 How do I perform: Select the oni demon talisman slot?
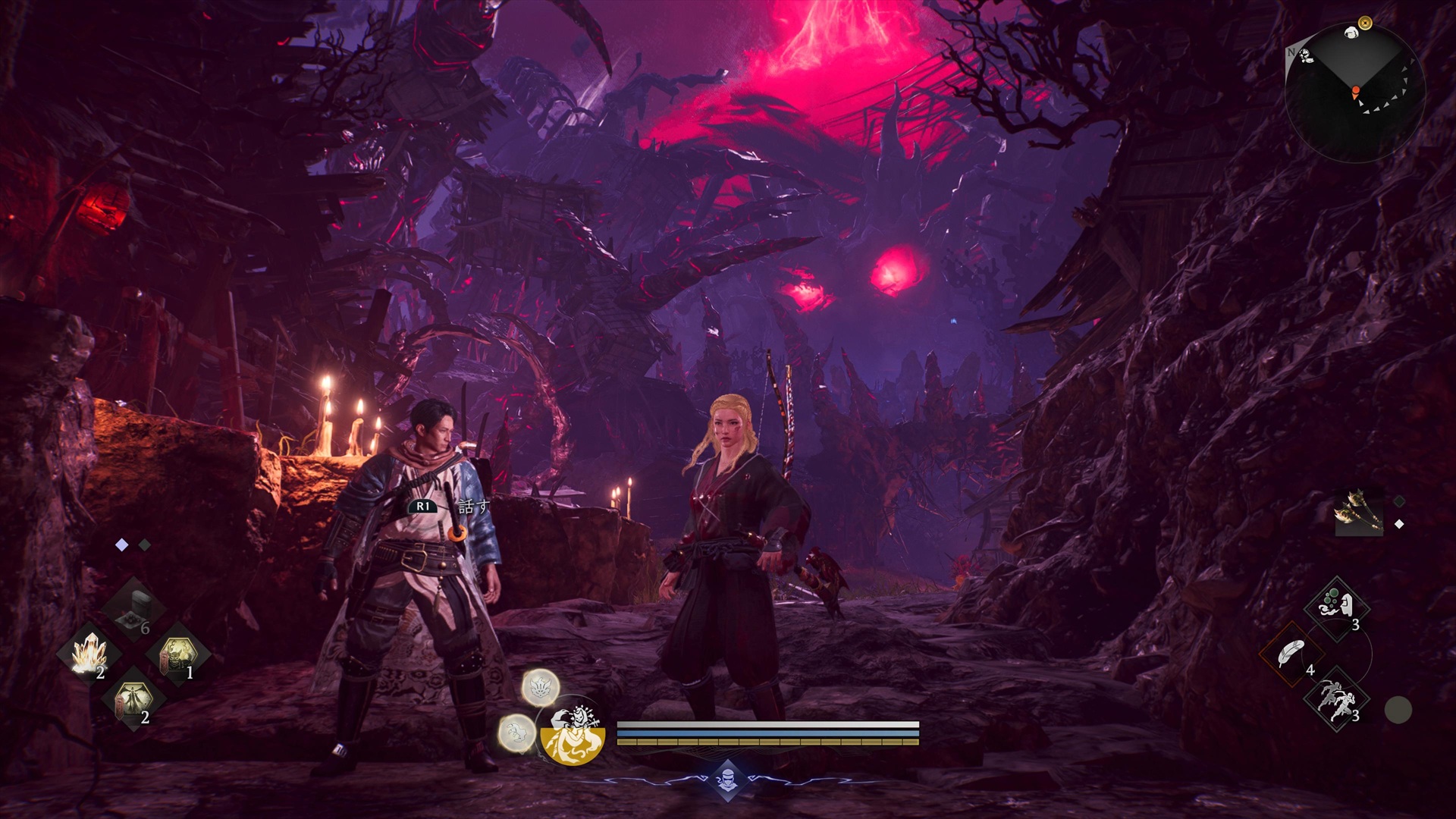click(x=178, y=655)
